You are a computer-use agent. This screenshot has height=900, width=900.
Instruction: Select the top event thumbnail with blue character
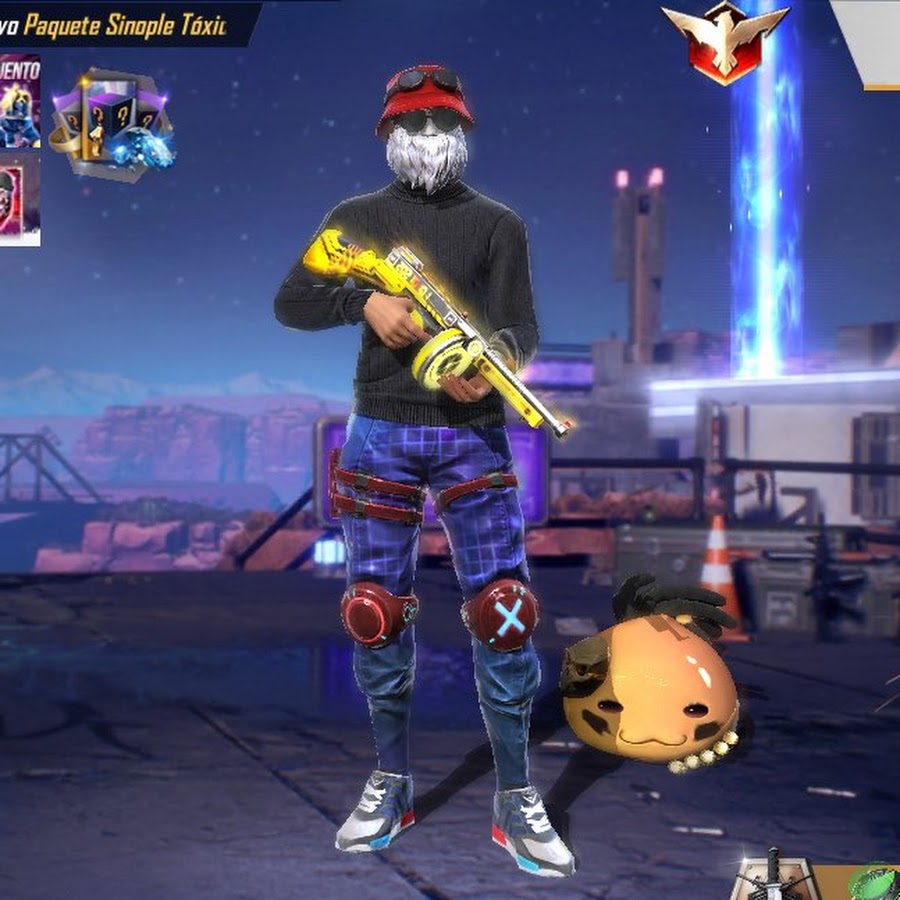tap(20, 101)
